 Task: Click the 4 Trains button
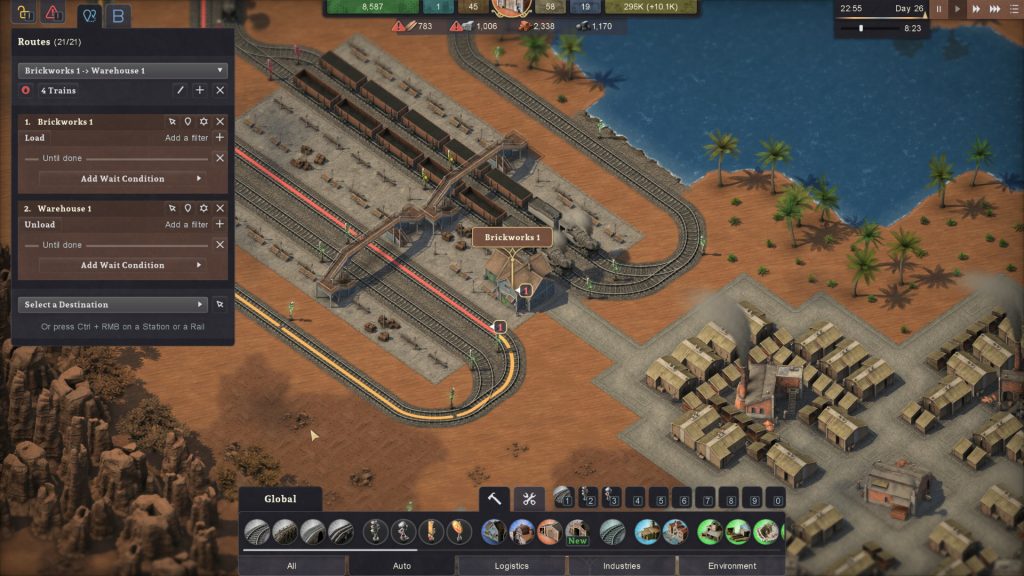pos(58,90)
